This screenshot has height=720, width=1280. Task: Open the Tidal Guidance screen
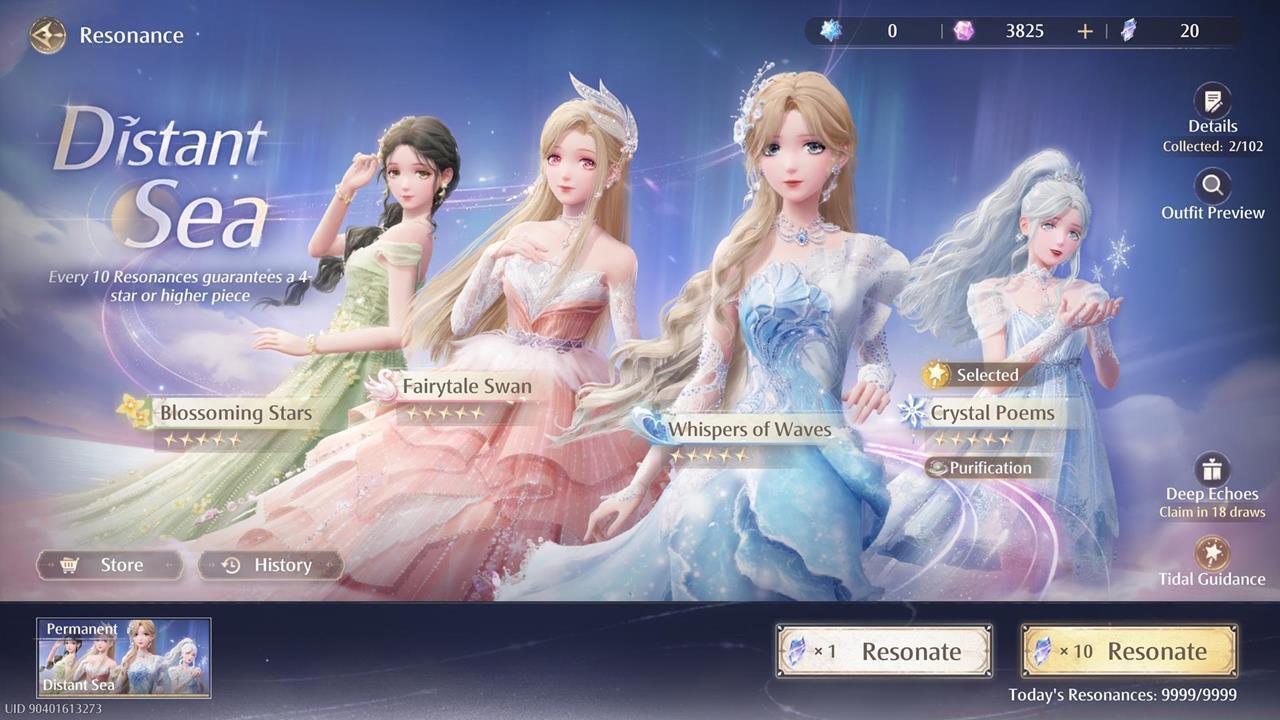(x=1212, y=553)
